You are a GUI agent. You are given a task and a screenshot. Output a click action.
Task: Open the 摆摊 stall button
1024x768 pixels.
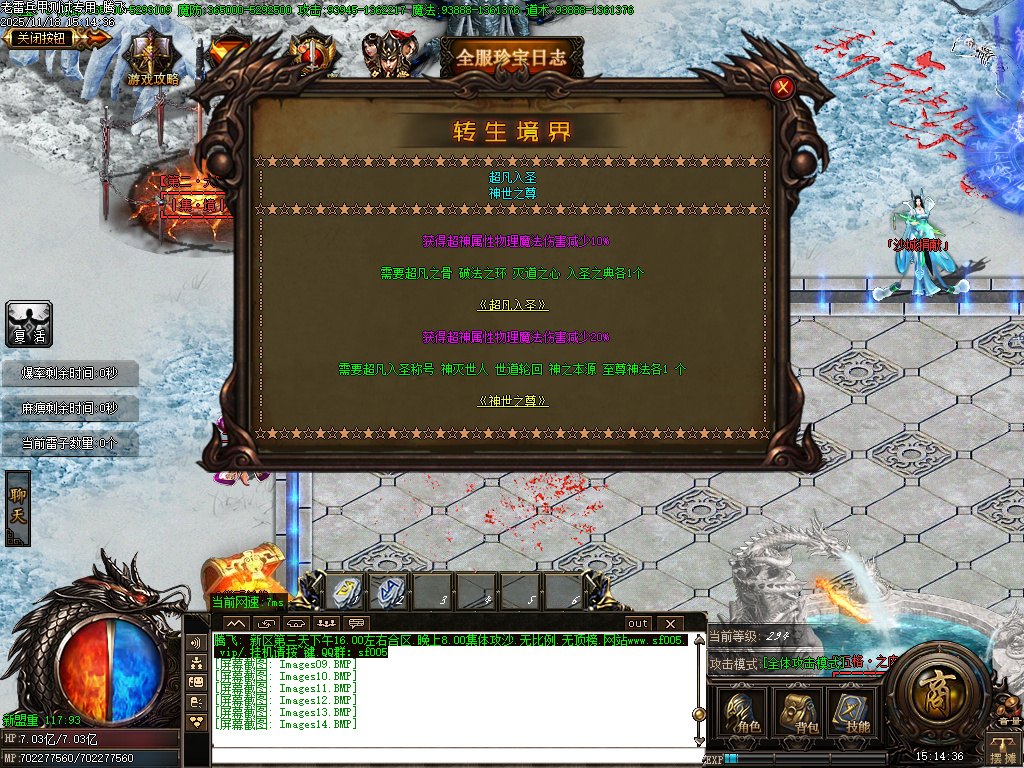click(x=1003, y=748)
